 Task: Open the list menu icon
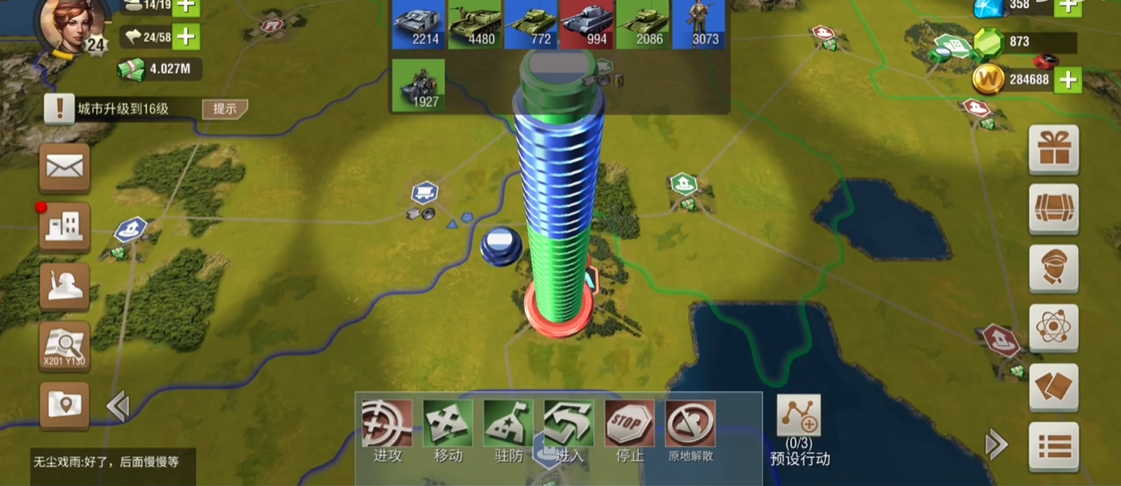pos(1054,446)
